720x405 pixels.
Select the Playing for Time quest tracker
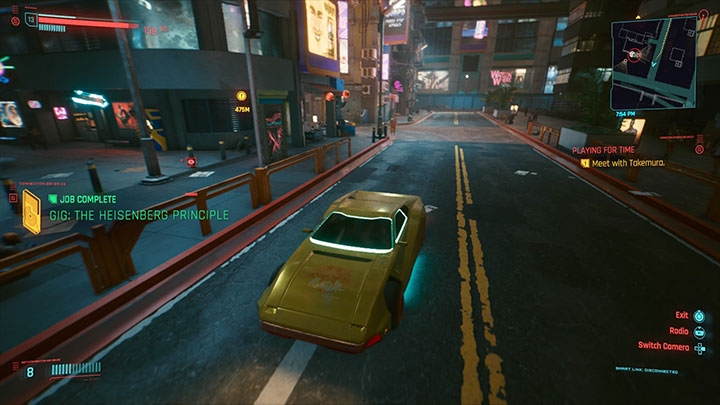(x=605, y=150)
